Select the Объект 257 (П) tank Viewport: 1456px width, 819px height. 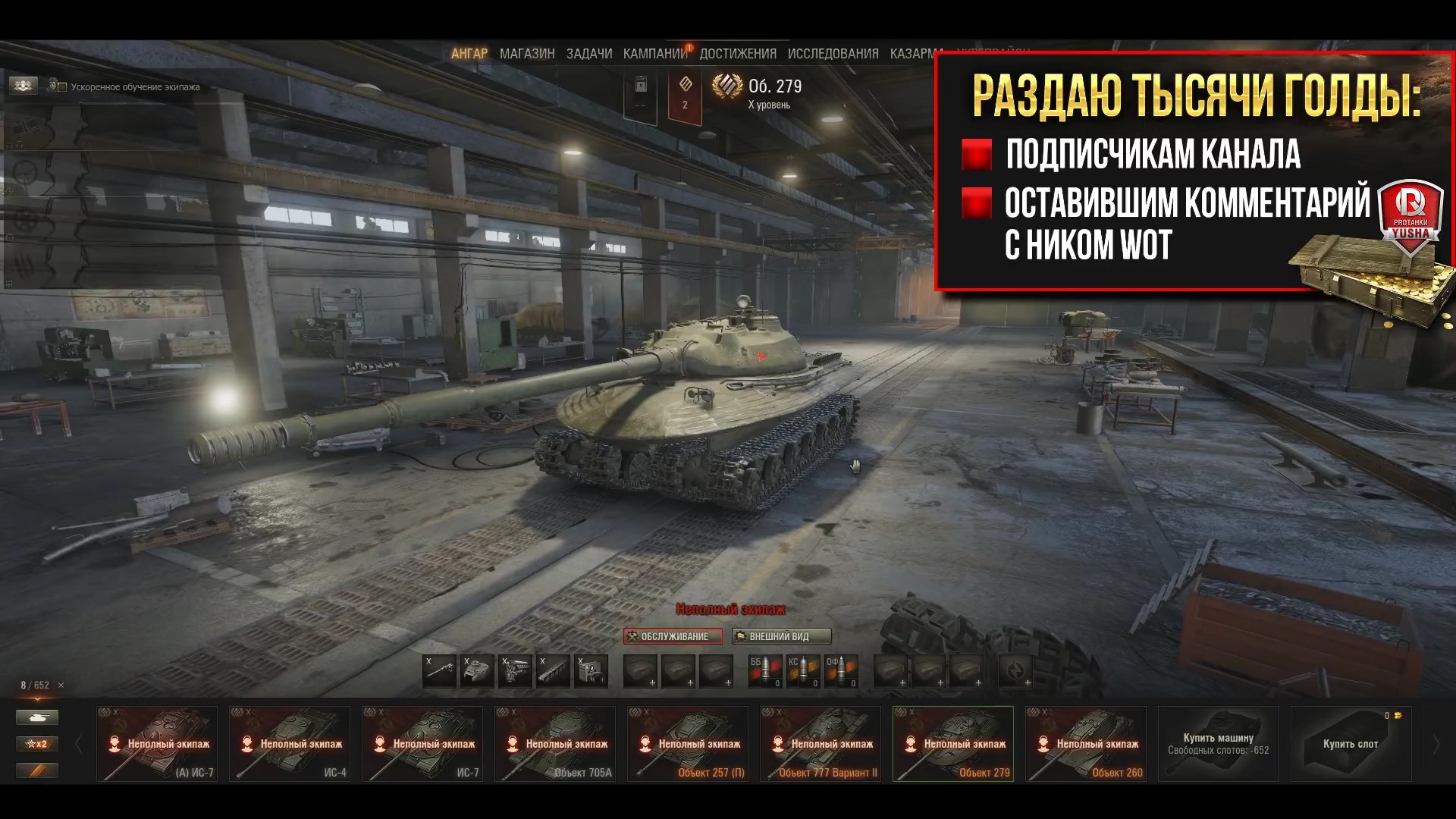tap(688, 744)
